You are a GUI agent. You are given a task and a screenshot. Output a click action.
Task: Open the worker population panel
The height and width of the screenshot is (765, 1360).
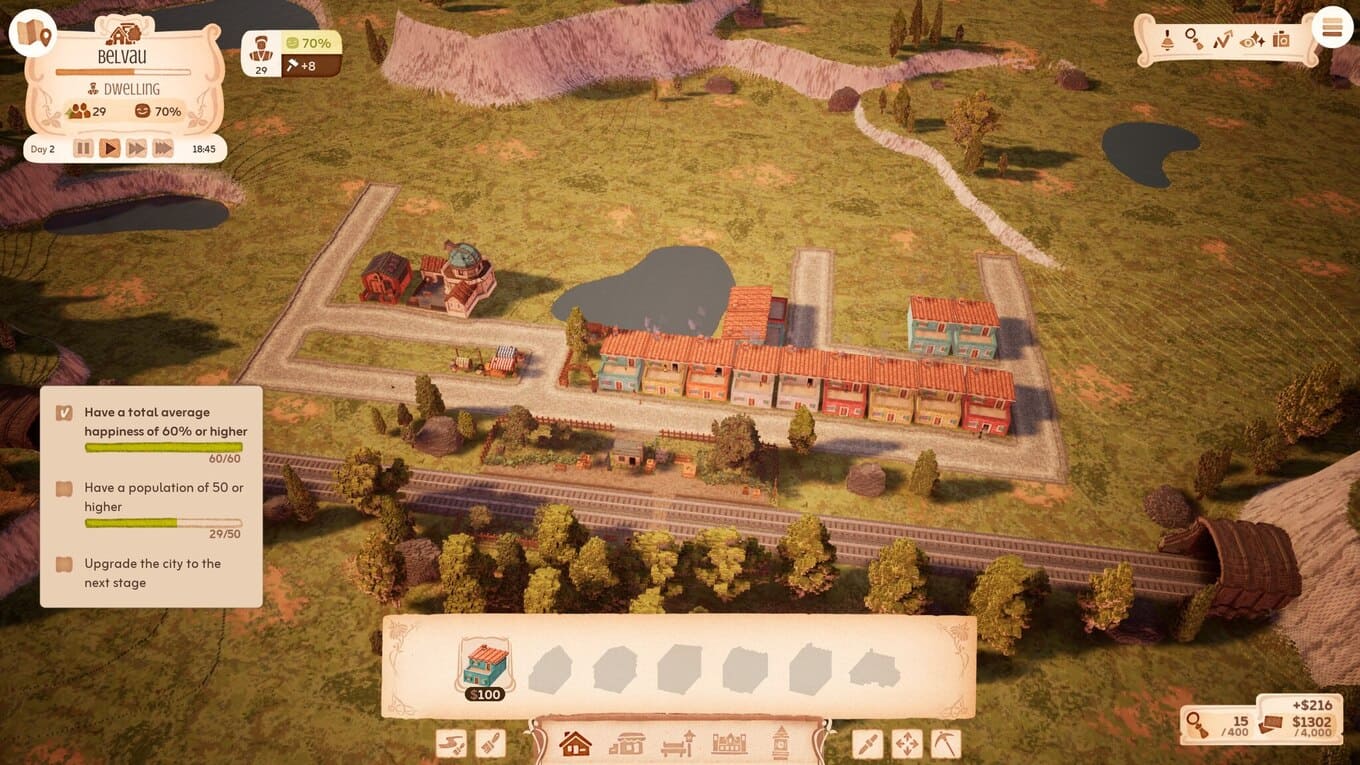pyautogui.click(x=262, y=54)
